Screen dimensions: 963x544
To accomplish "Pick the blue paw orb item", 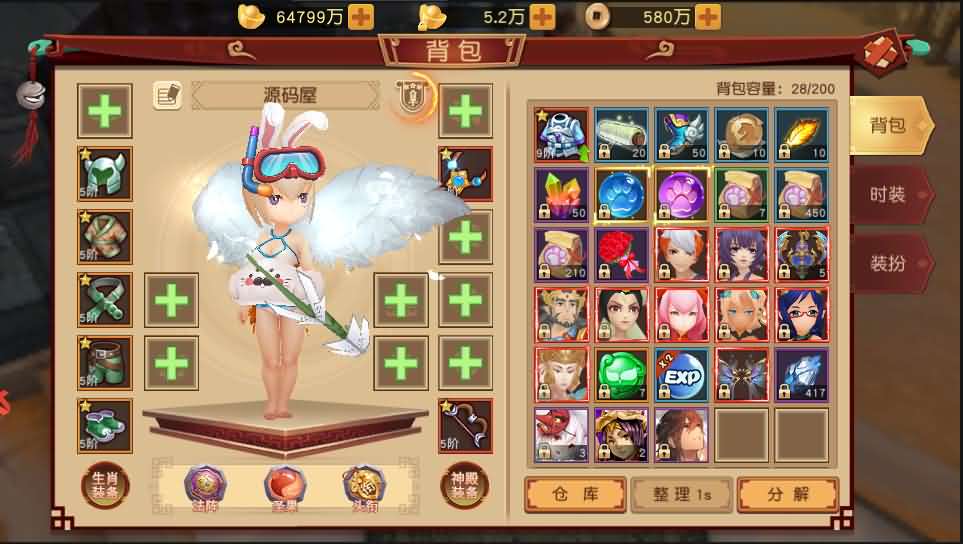I will pos(621,195).
